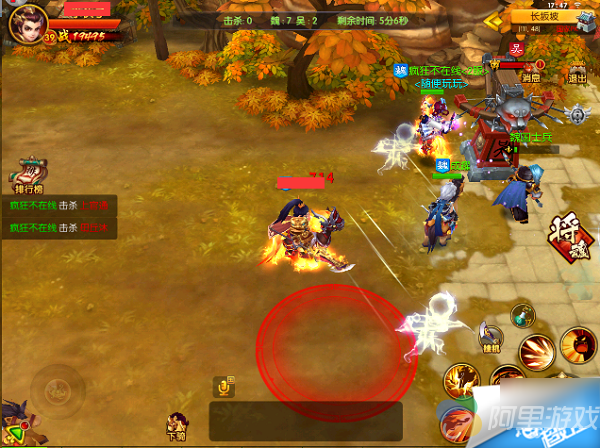Image resolution: width=600 pixels, height=448 pixels.
Task: Toggle 挂机 auto-battle mode
Action: point(489,337)
